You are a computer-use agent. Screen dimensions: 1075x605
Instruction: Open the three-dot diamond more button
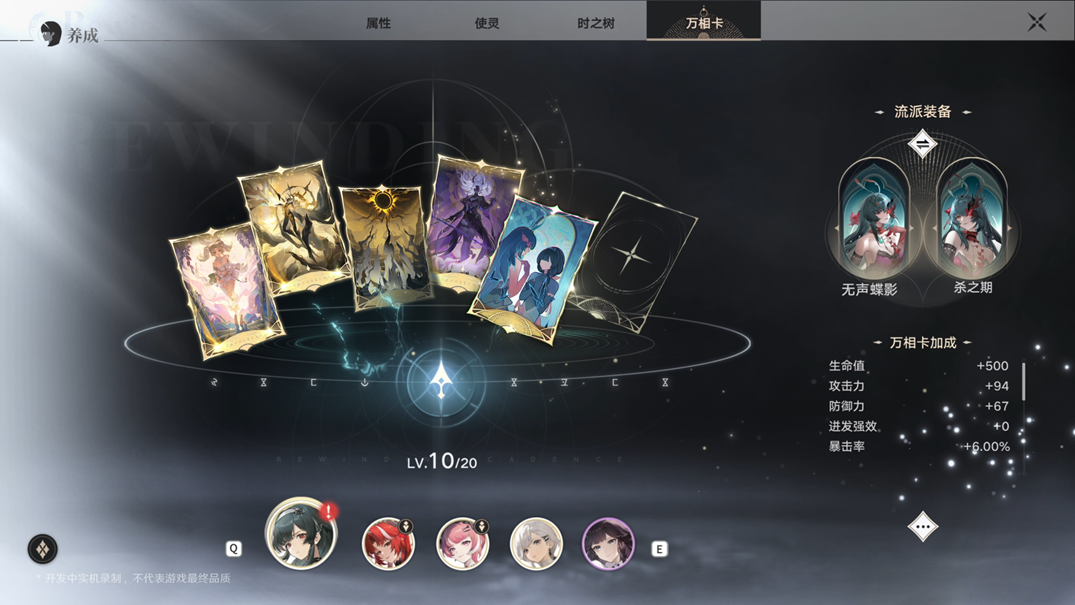pyautogui.click(x=922, y=526)
